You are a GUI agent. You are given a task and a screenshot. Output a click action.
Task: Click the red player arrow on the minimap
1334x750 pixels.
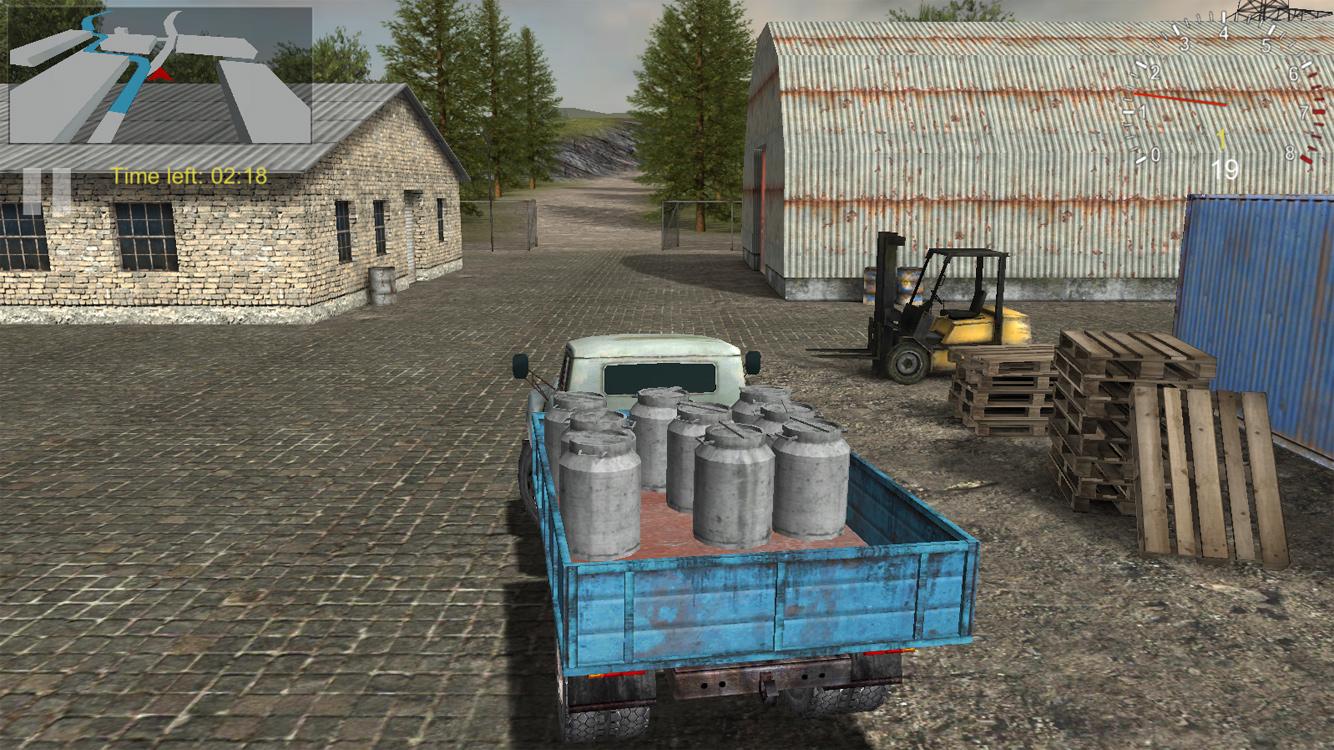(160, 75)
